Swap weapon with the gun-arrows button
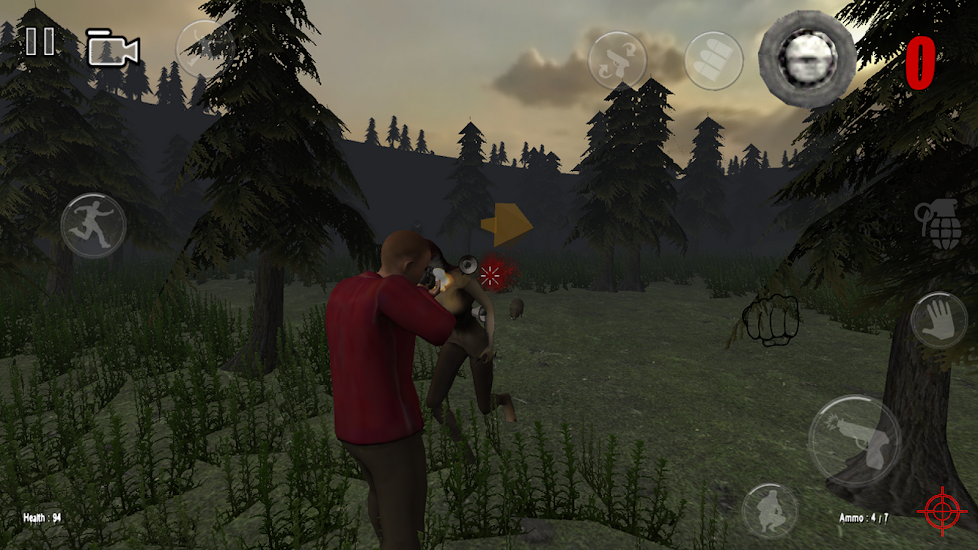The height and width of the screenshot is (550, 978). [x=619, y=61]
